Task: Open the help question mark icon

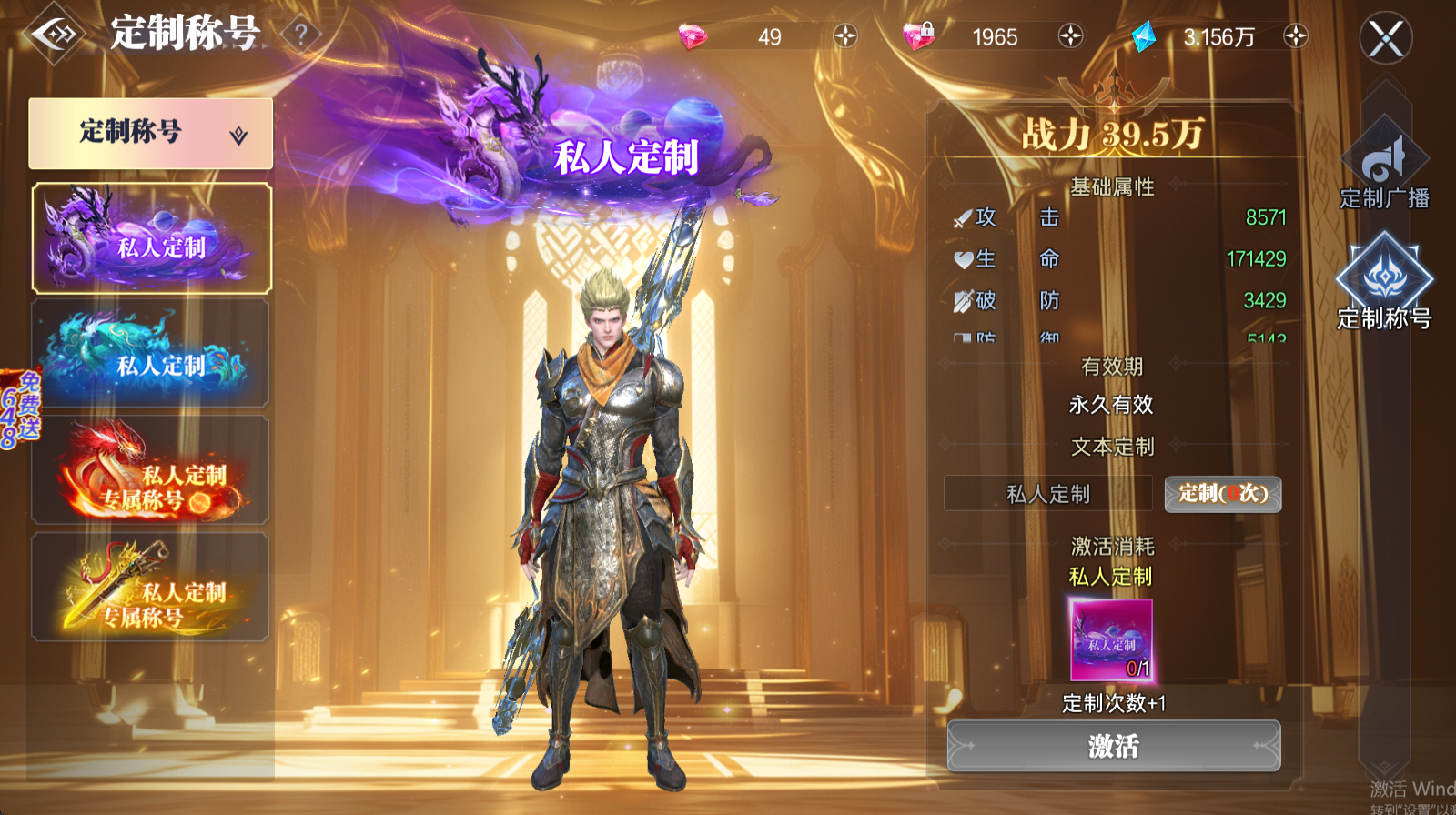Action: pos(301,35)
